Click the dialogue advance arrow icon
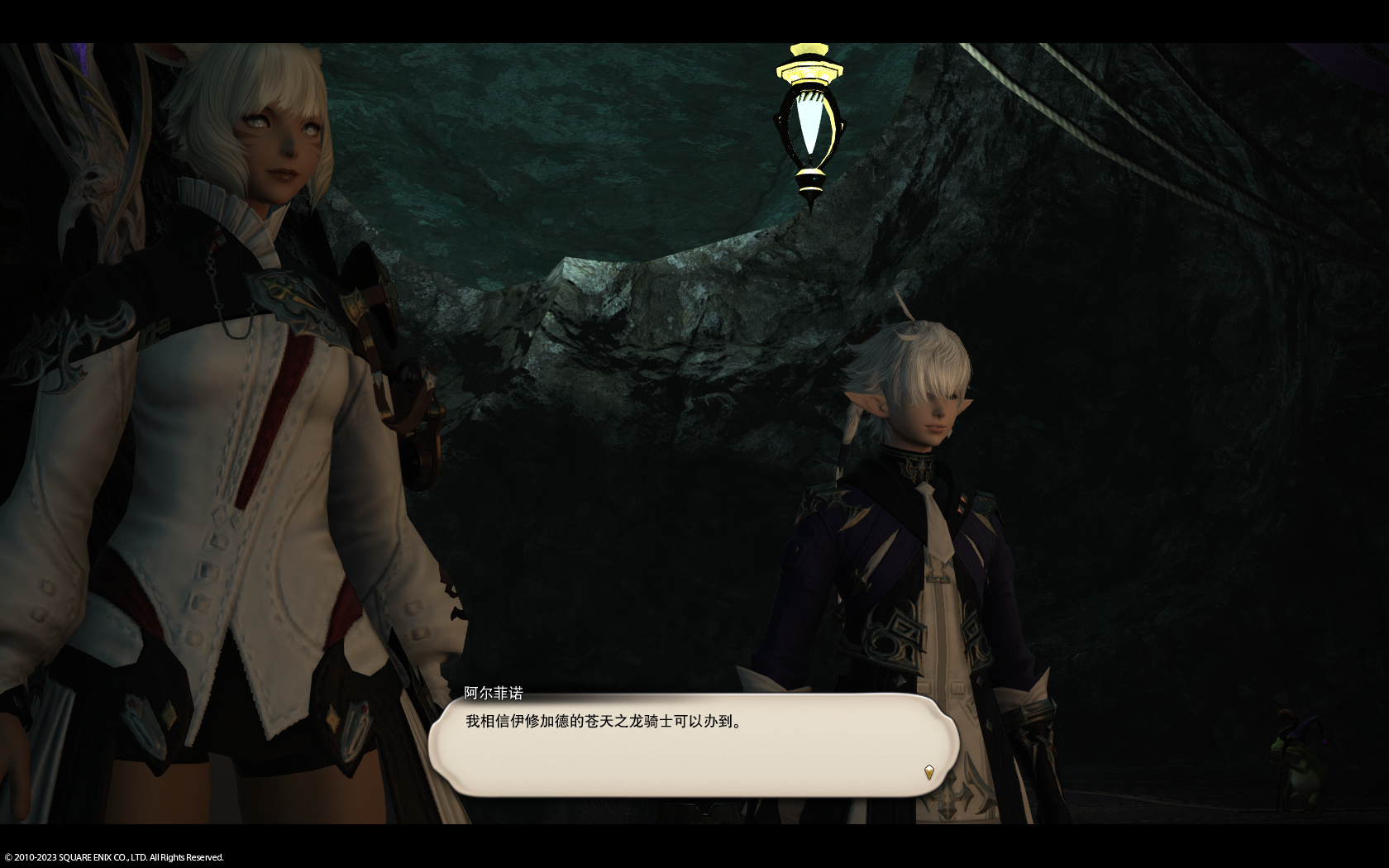 coord(928,772)
